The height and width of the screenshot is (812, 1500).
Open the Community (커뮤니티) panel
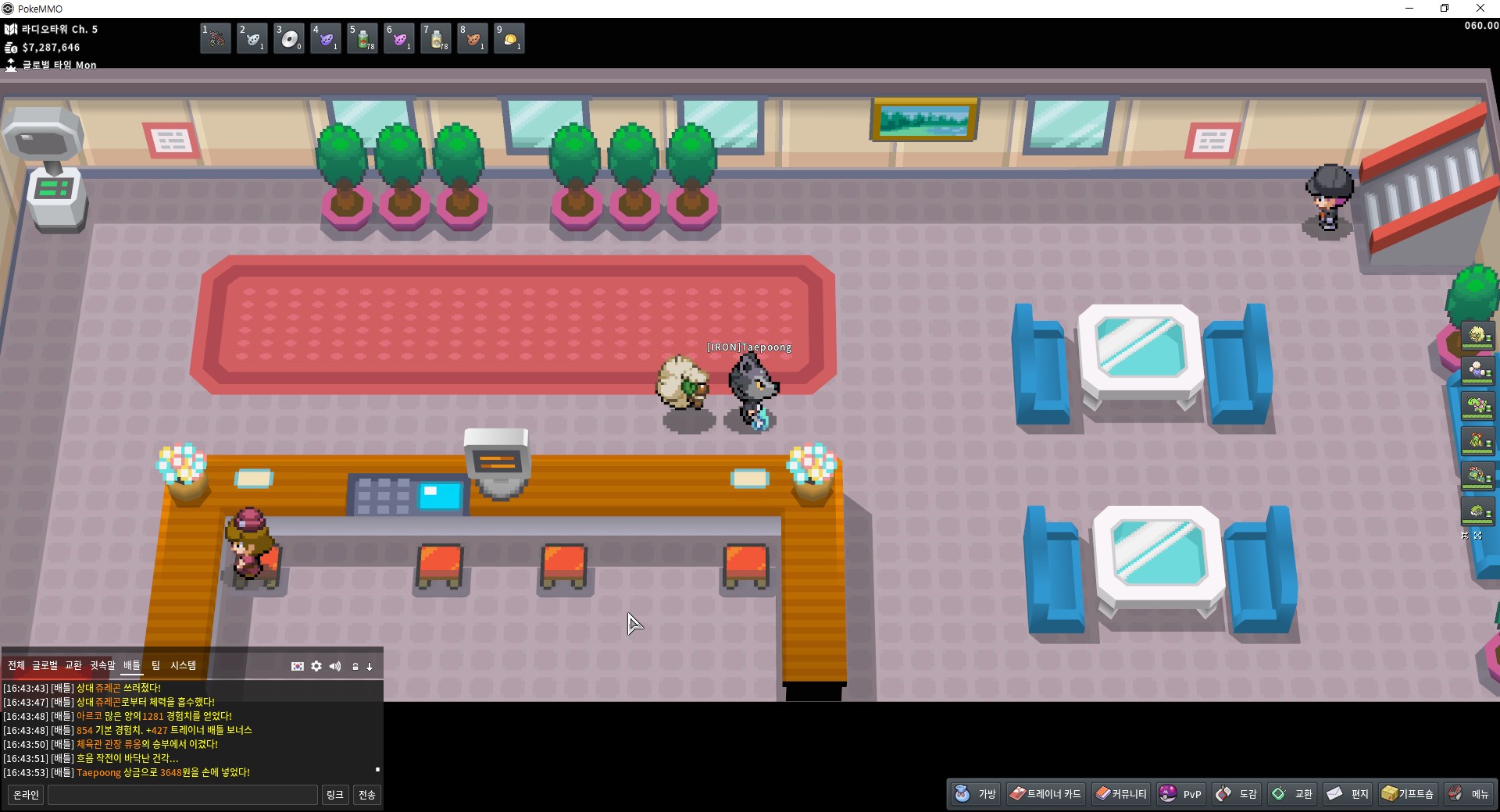pyautogui.click(x=1120, y=794)
